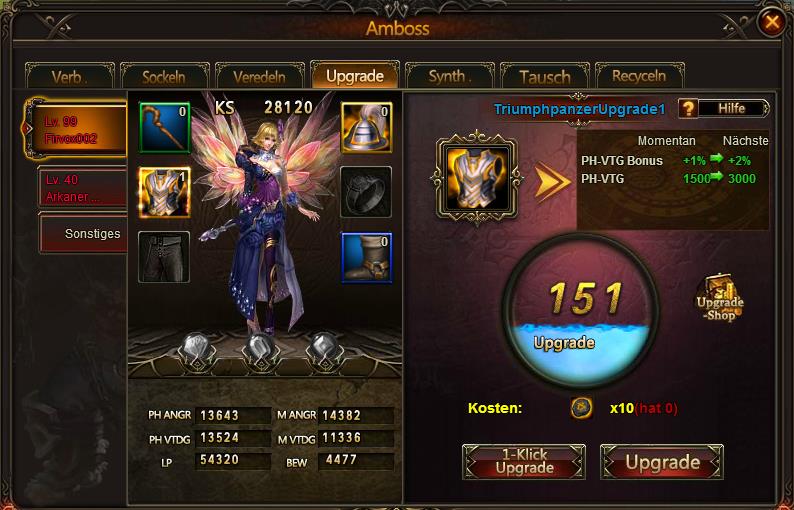Select the Veredeln tab
This screenshot has width=794, height=510.
point(259,77)
